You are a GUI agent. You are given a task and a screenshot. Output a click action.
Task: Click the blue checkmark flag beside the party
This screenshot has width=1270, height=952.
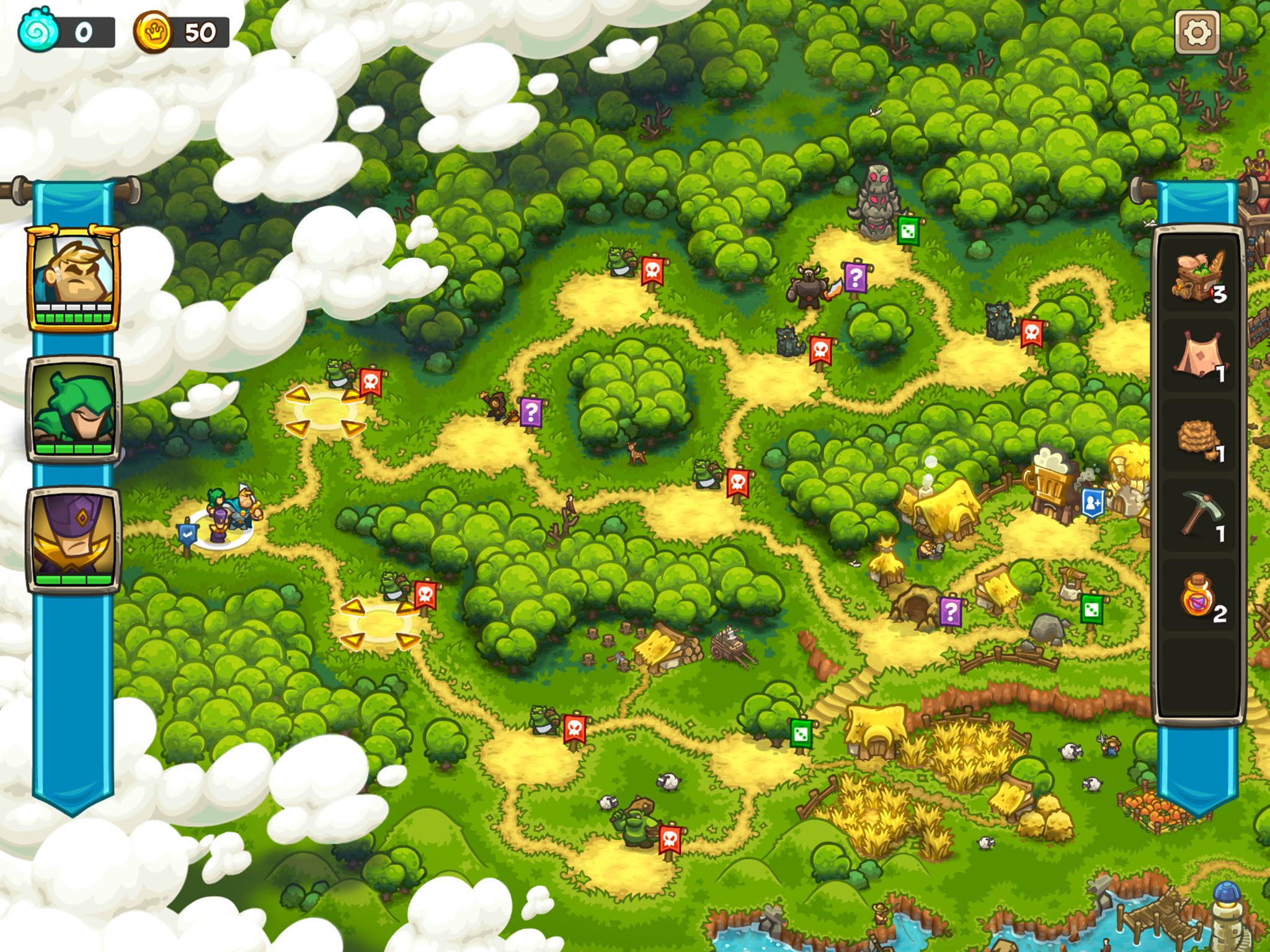[x=187, y=534]
